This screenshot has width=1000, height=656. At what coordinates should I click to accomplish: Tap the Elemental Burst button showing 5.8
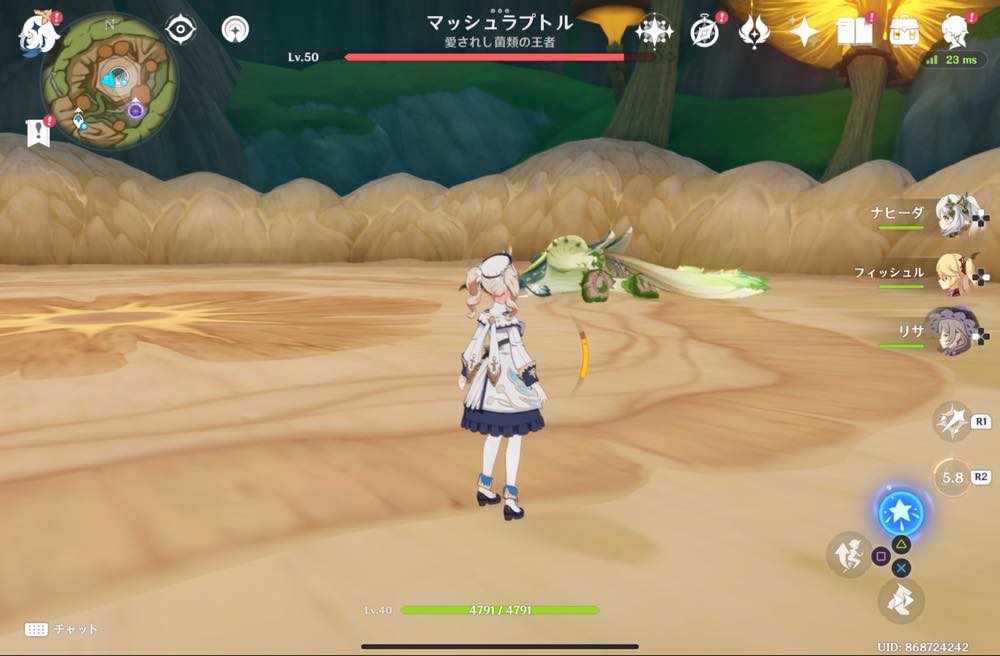click(x=951, y=477)
